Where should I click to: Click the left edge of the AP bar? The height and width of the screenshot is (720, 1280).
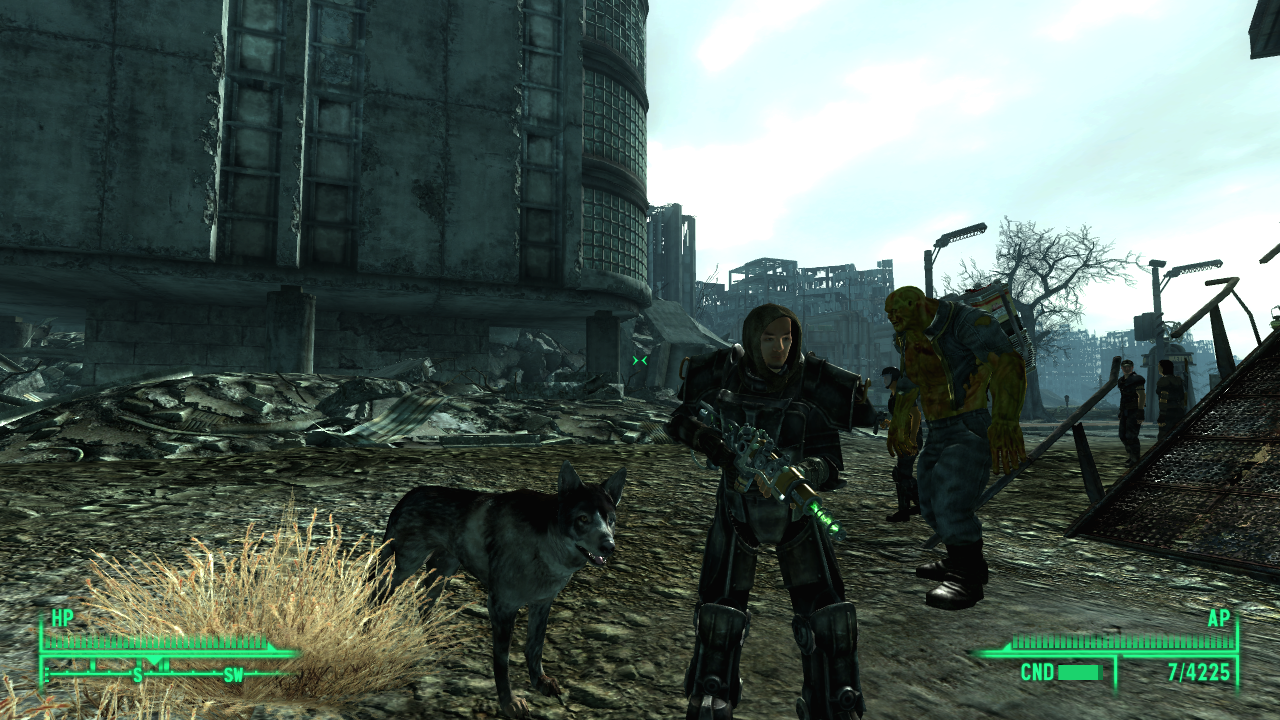(1008, 645)
